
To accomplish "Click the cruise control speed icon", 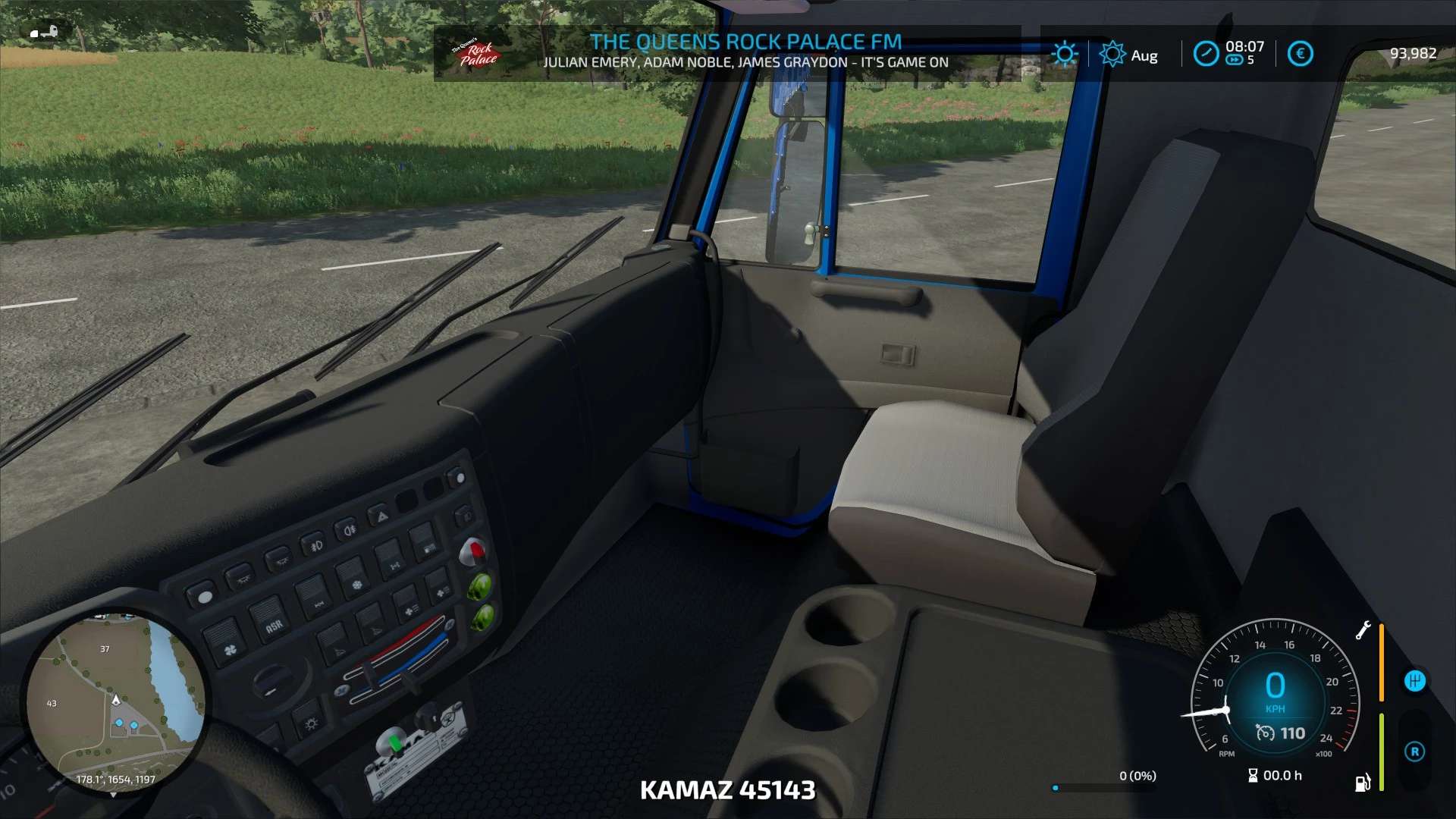I will (x=1265, y=733).
